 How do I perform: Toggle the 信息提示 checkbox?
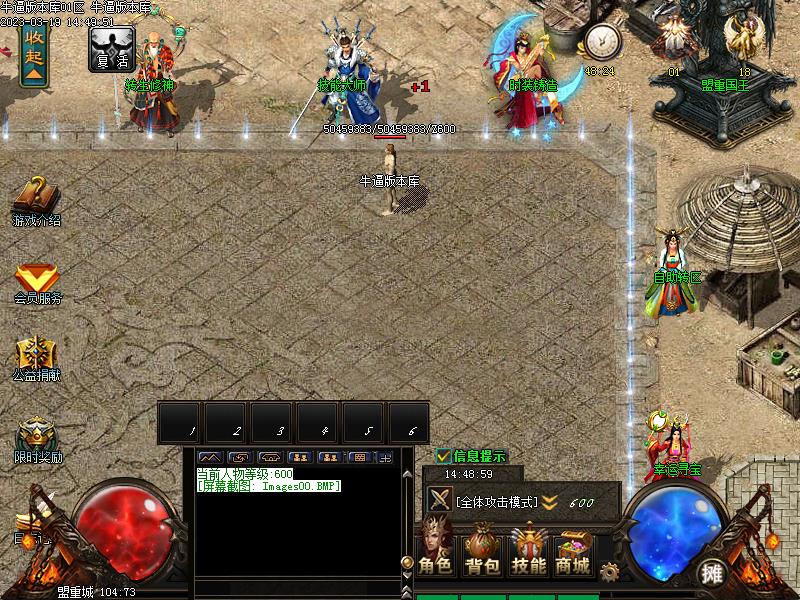pos(444,456)
